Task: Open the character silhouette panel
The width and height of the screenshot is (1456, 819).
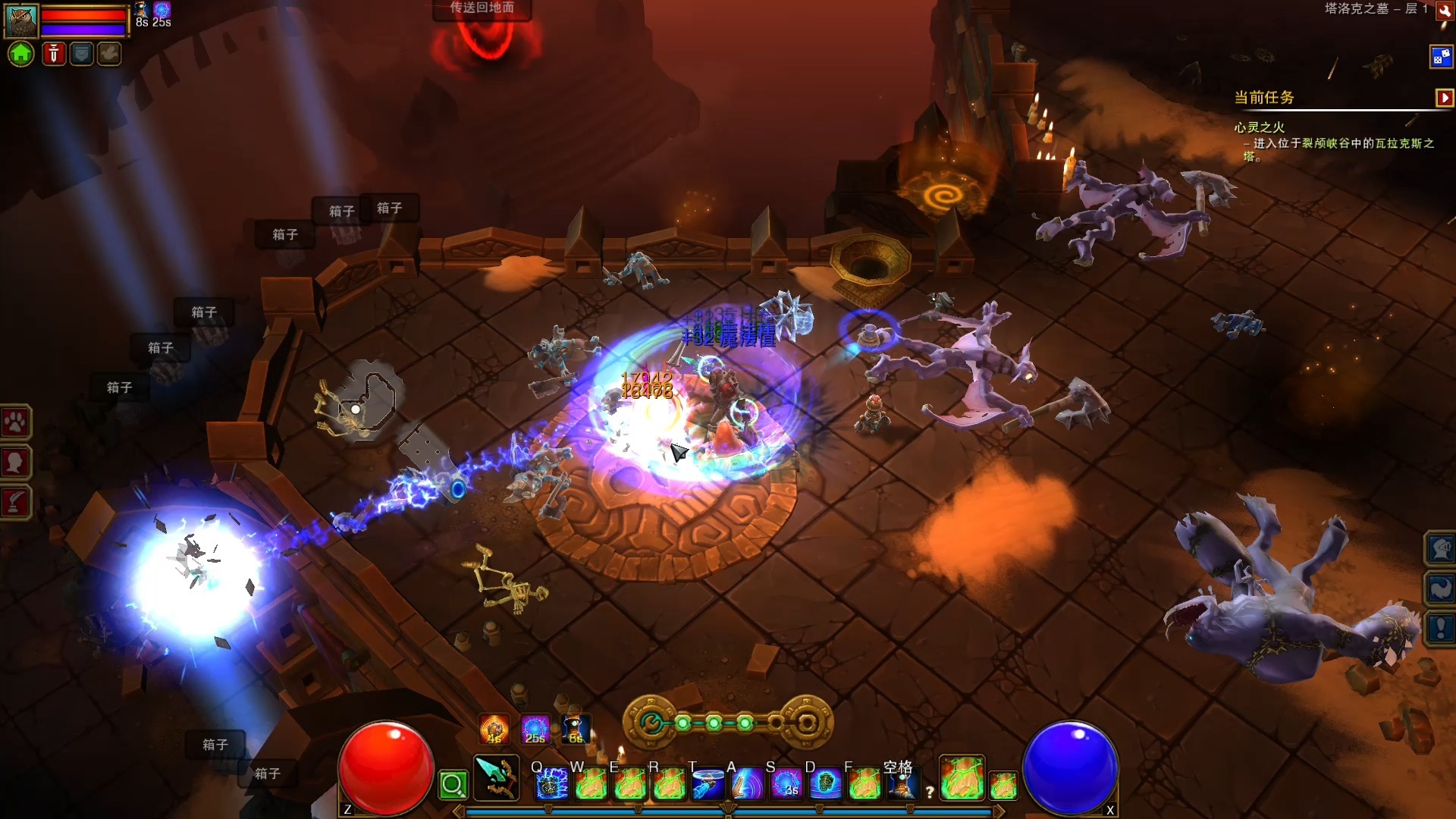Action: [15, 462]
